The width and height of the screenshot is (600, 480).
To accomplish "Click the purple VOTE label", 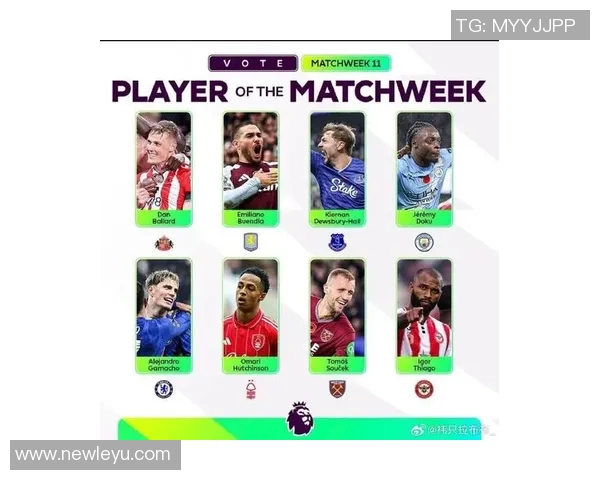I will click(252, 63).
